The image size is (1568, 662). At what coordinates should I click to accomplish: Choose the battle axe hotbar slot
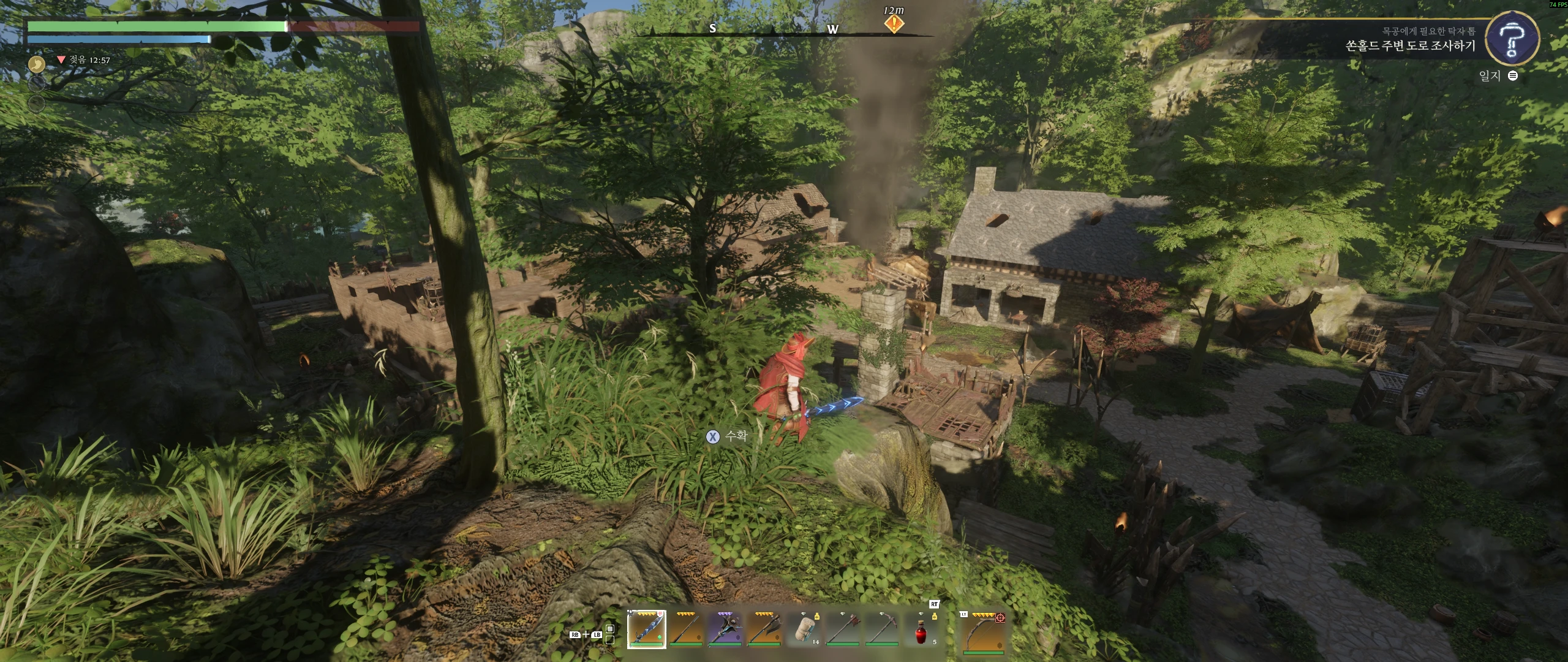(764, 629)
